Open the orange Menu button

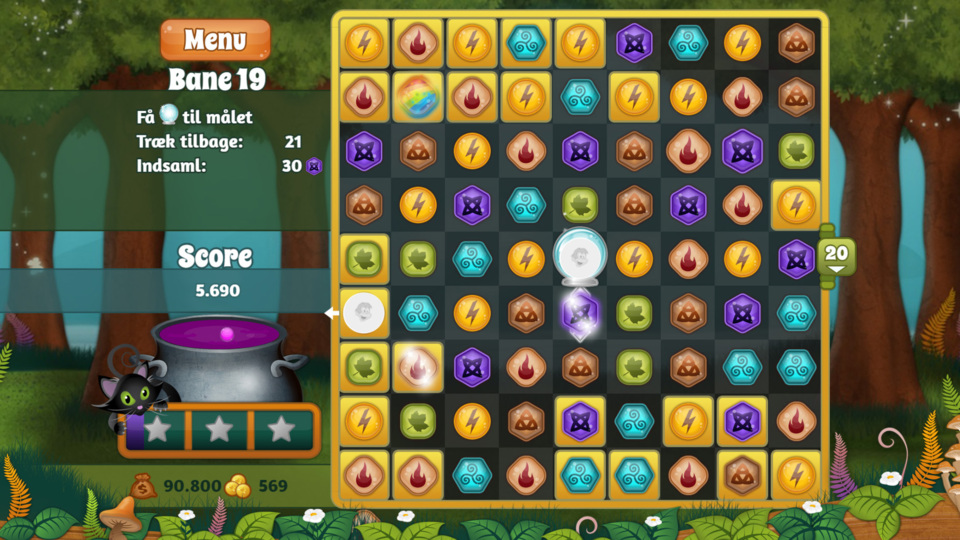pos(215,40)
